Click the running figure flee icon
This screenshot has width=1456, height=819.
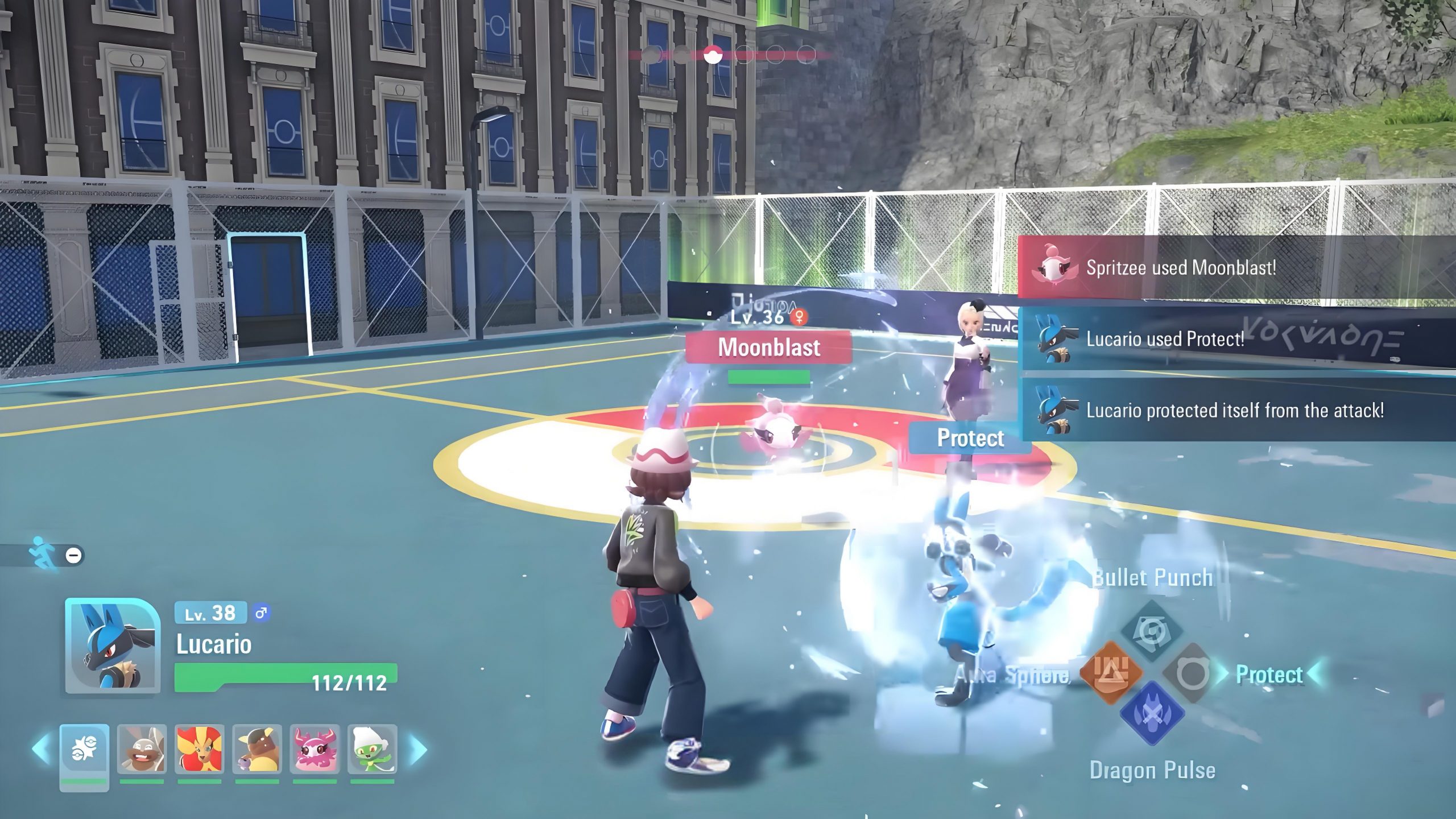coord(43,553)
